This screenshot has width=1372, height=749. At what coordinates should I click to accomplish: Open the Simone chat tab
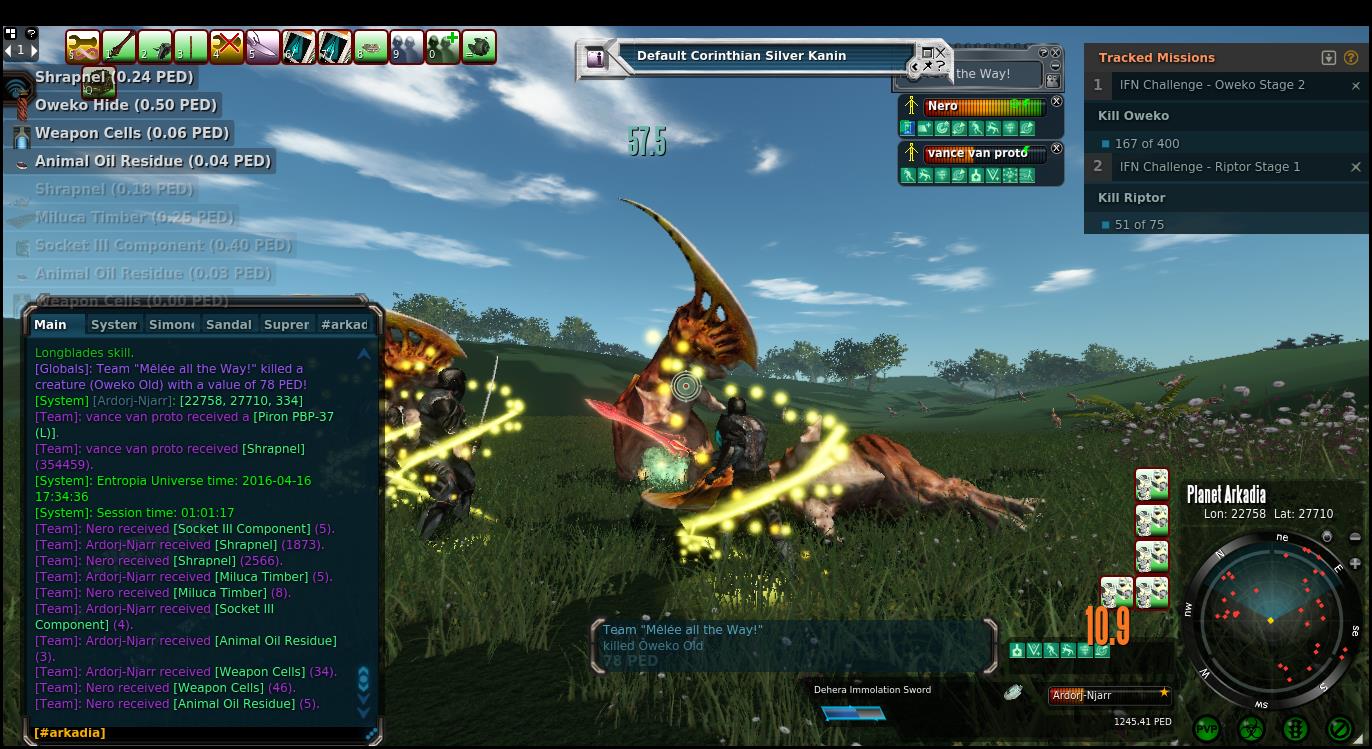(171, 324)
